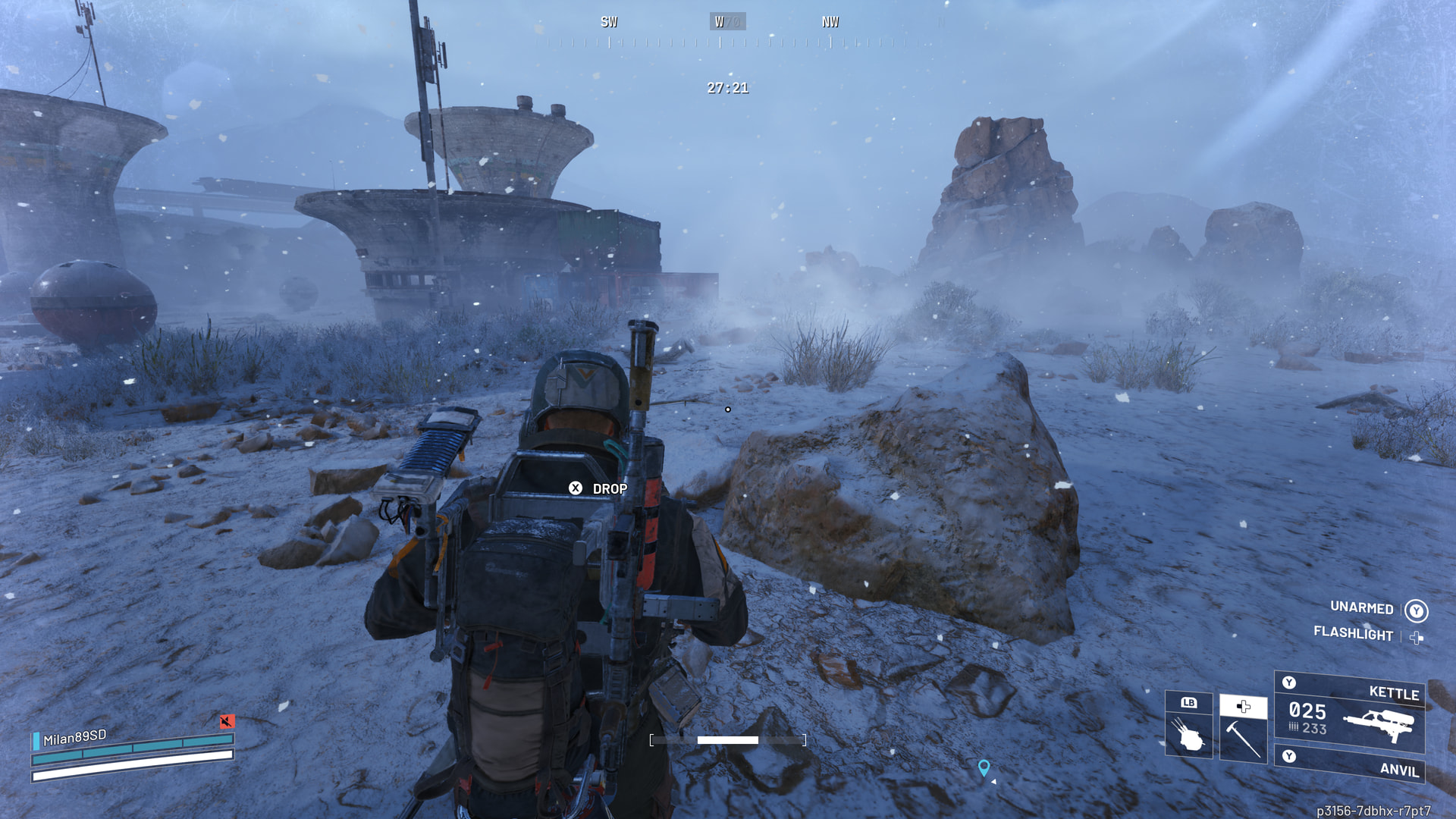Select the Kettle weapon slot
The height and width of the screenshot is (819, 1456).
[1350, 712]
